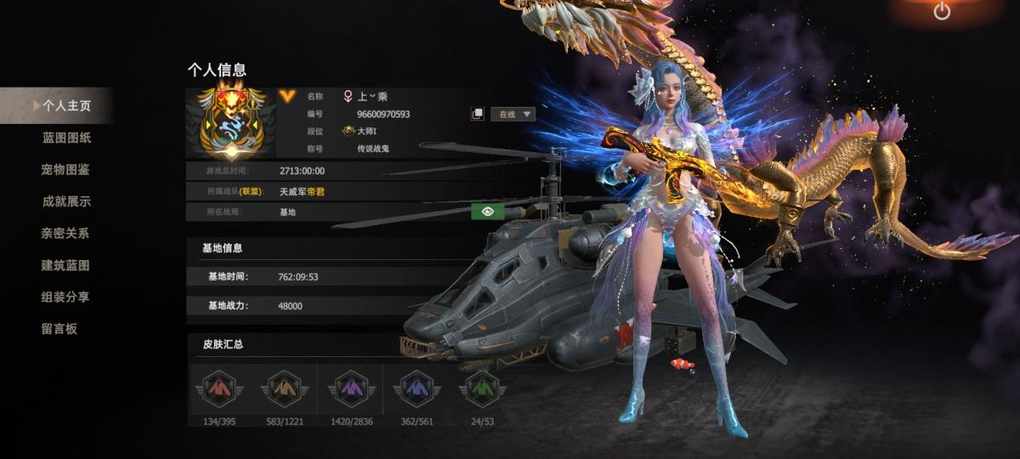Image resolution: width=1020 pixels, height=459 pixels.
Task: Click the copy ID icon
Action: pos(478,114)
